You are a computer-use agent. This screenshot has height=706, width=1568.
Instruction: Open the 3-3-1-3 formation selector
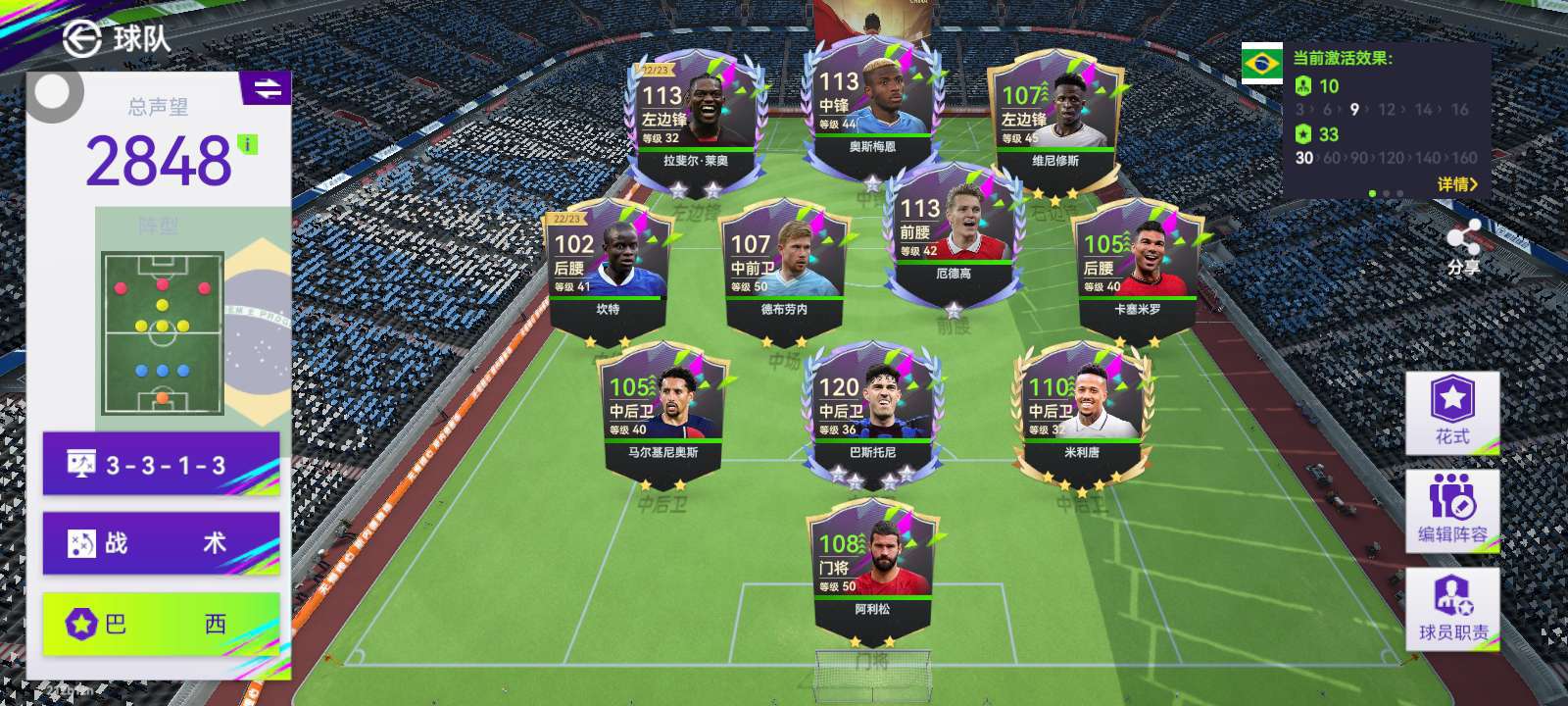point(162,464)
